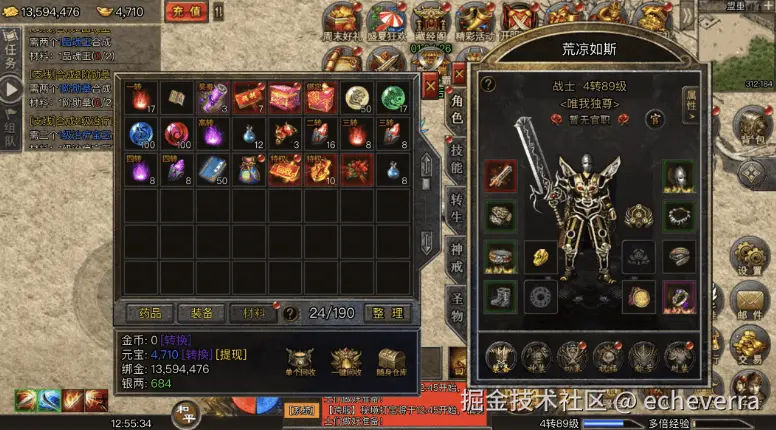Open the 充值 recharge button
This screenshot has width=776, height=430.
(184, 13)
